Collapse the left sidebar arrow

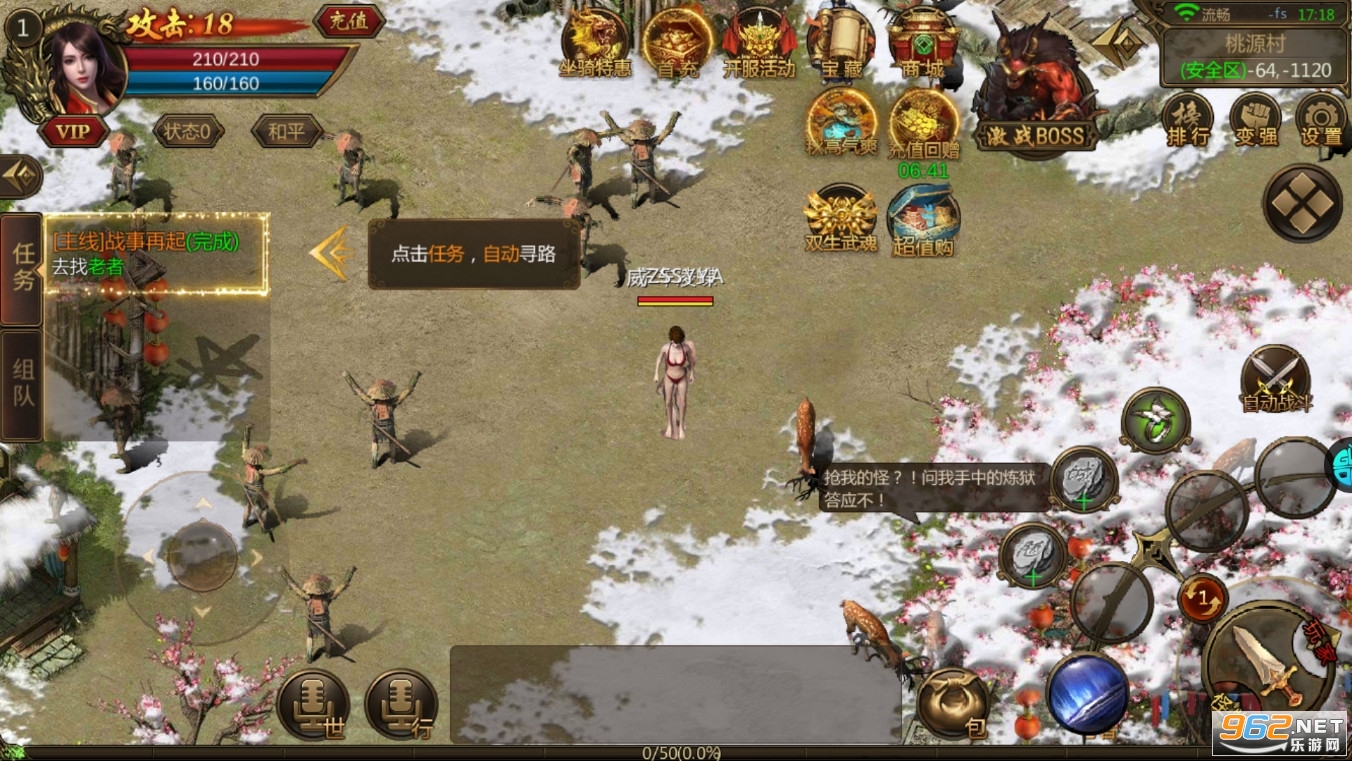(x=20, y=176)
